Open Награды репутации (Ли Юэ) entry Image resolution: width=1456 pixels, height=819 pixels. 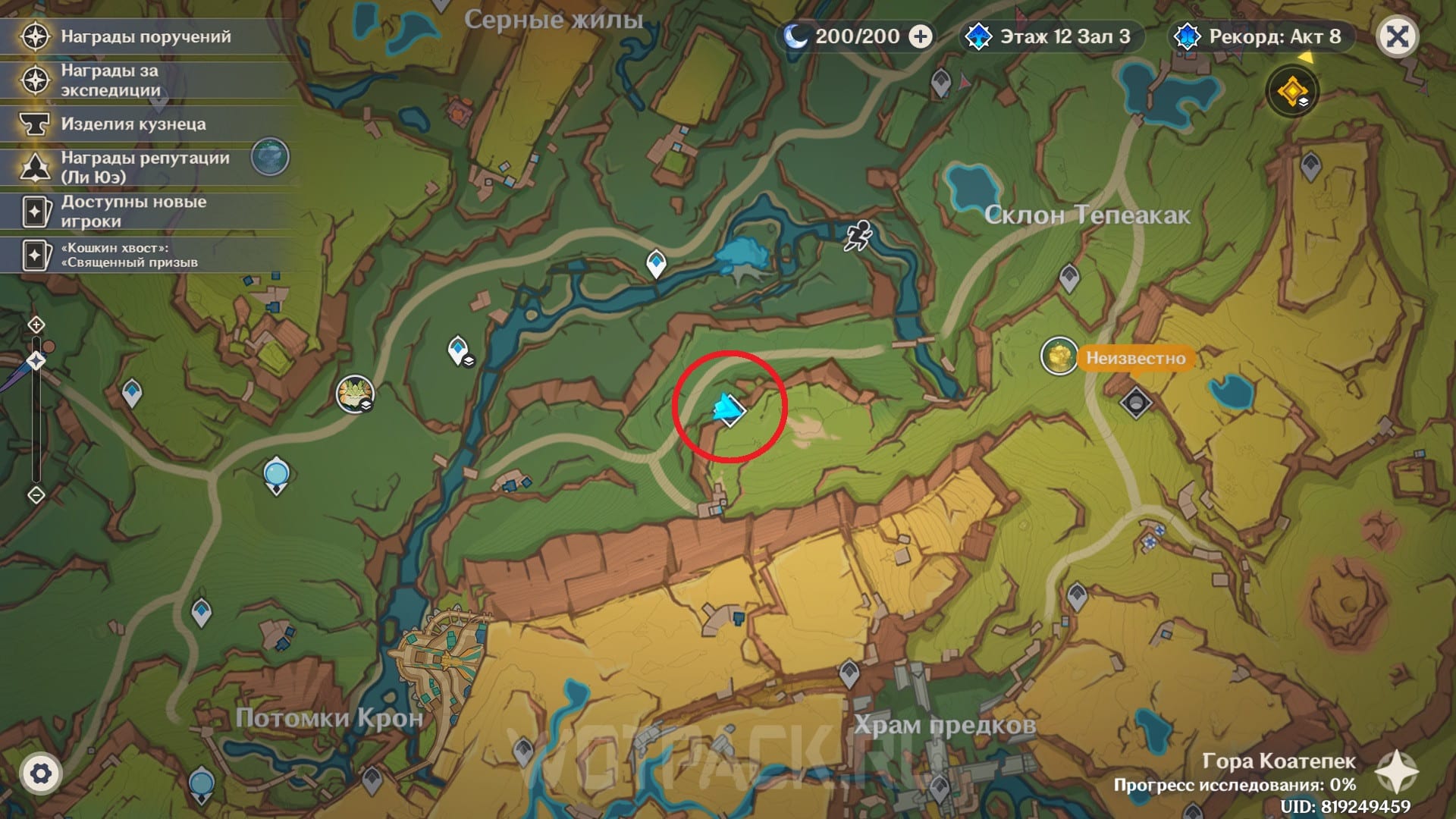click(x=146, y=167)
